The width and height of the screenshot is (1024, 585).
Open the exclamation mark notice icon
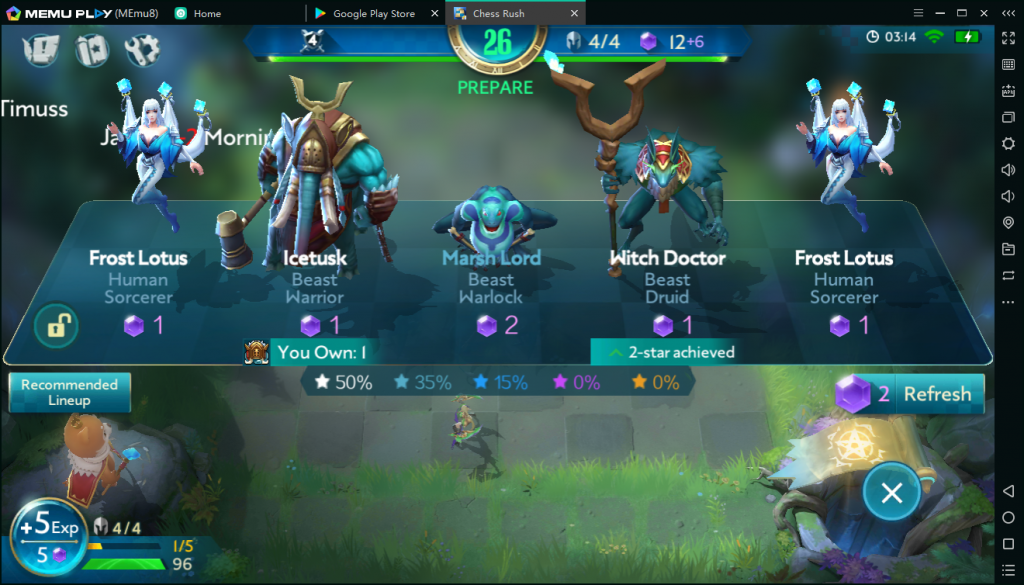pos(40,49)
